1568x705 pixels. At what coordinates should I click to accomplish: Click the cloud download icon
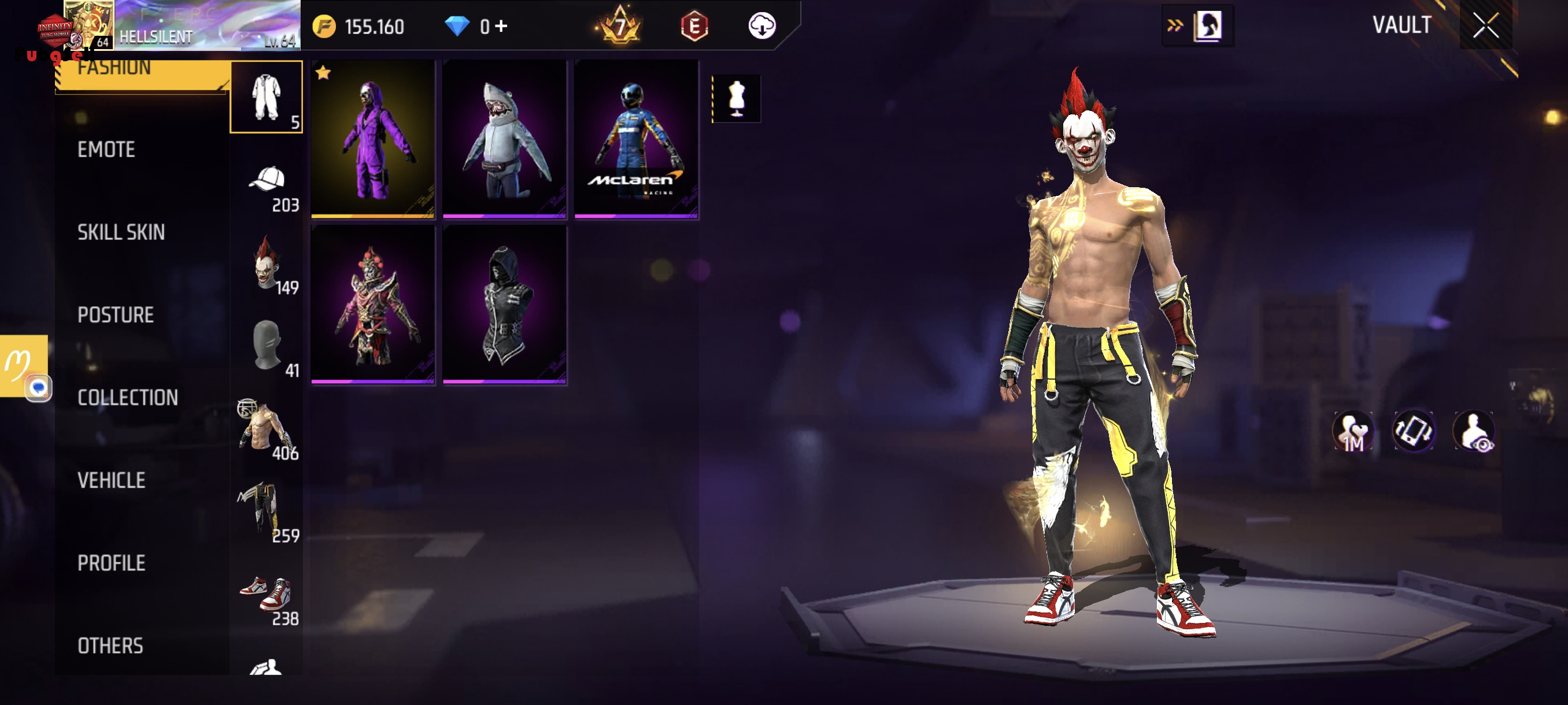click(x=761, y=26)
